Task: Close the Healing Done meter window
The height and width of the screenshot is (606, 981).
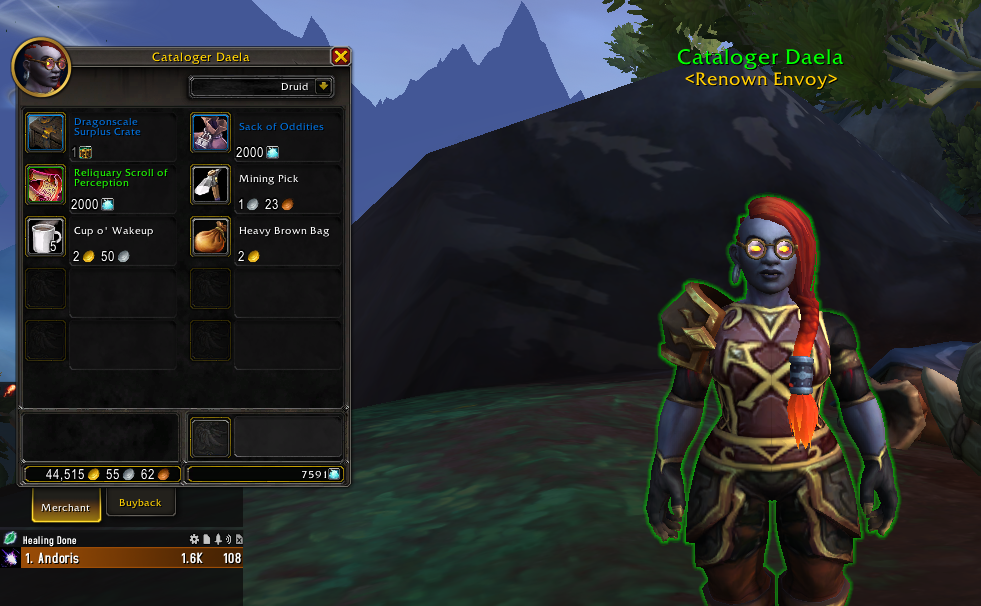Action: pyautogui.click(x=237, y=540)
